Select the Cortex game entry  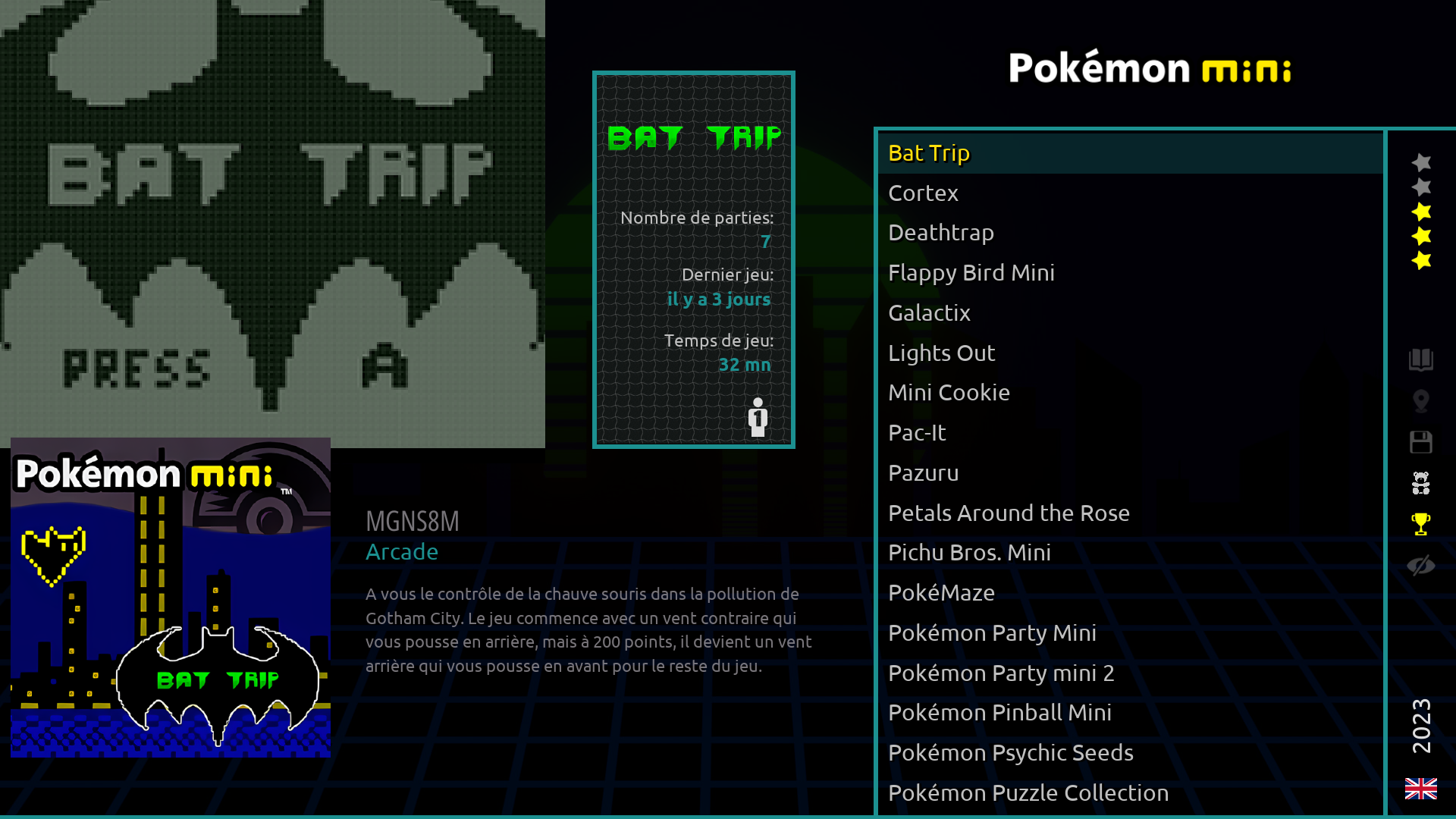[922, 193]
